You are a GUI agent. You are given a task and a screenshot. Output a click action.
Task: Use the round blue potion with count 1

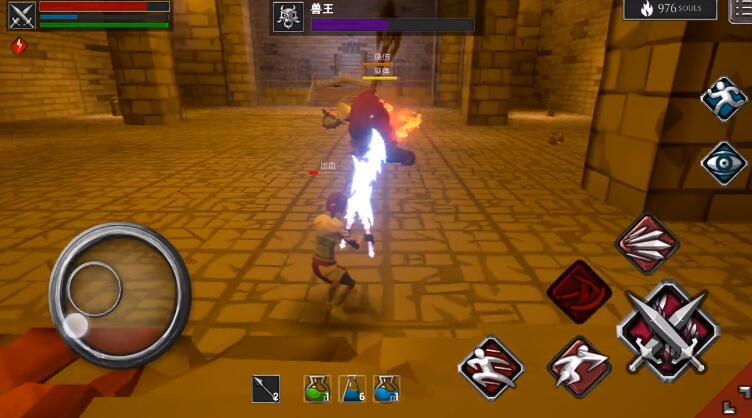(x=387, y=389)
